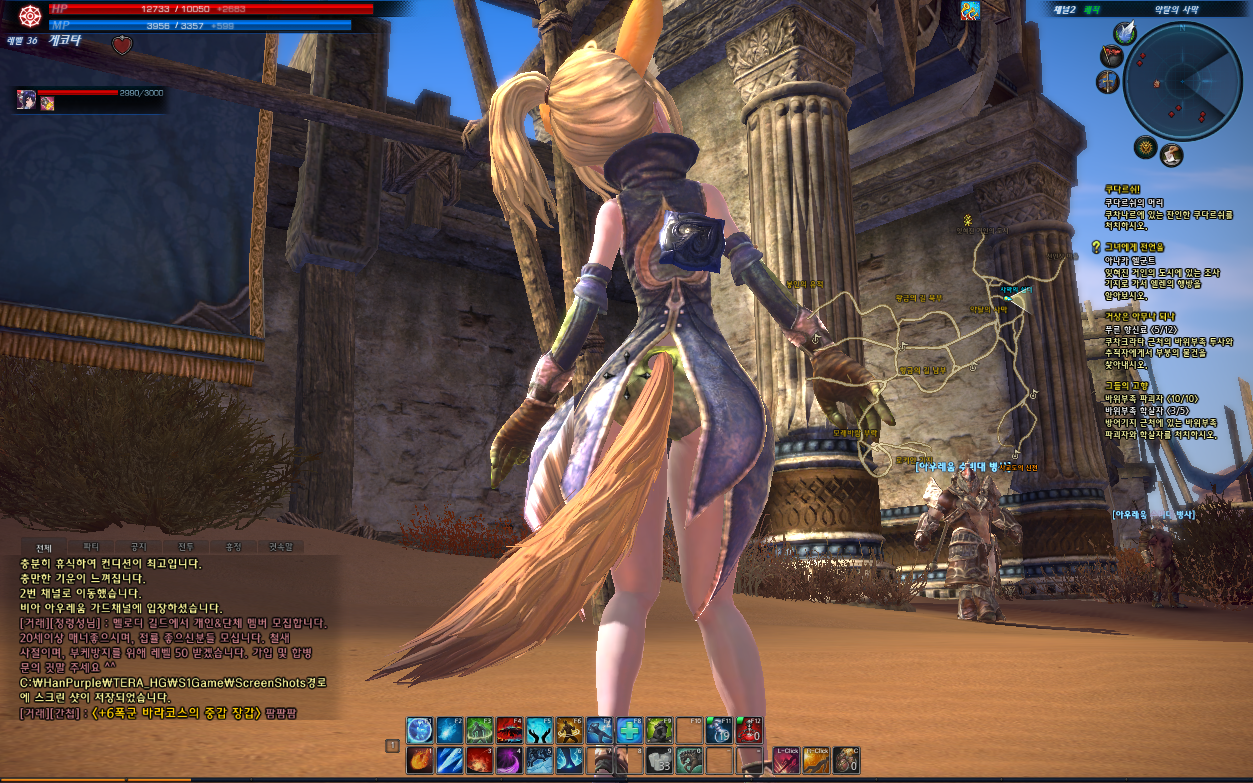Screen dimensions: 1253x783
Task: Activate the fireball skill in slot 1
Action: (x=420, y=759)
